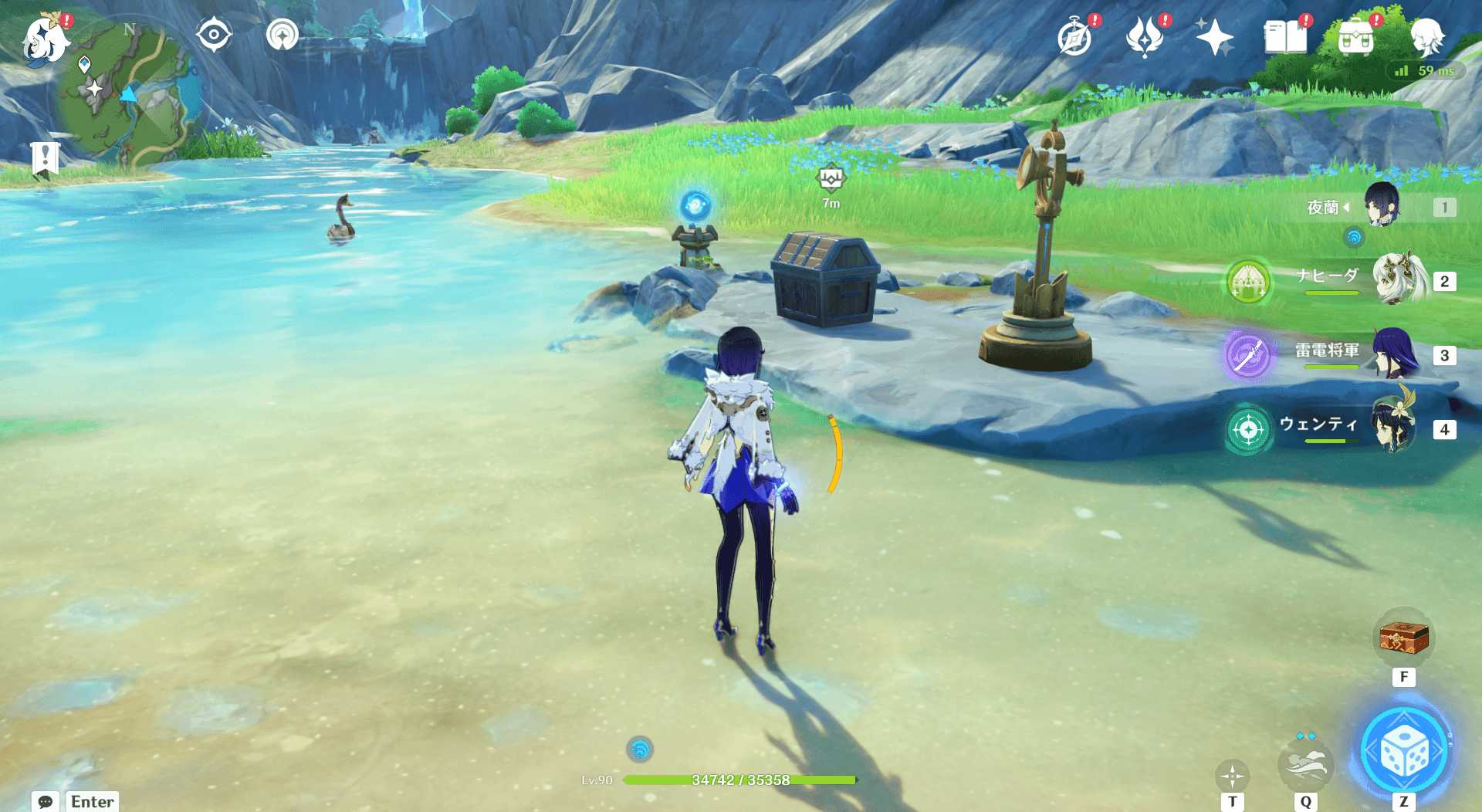Open the Adventurer Handbook book icon
1482x812 pixels.
[x=1285, y=38]
